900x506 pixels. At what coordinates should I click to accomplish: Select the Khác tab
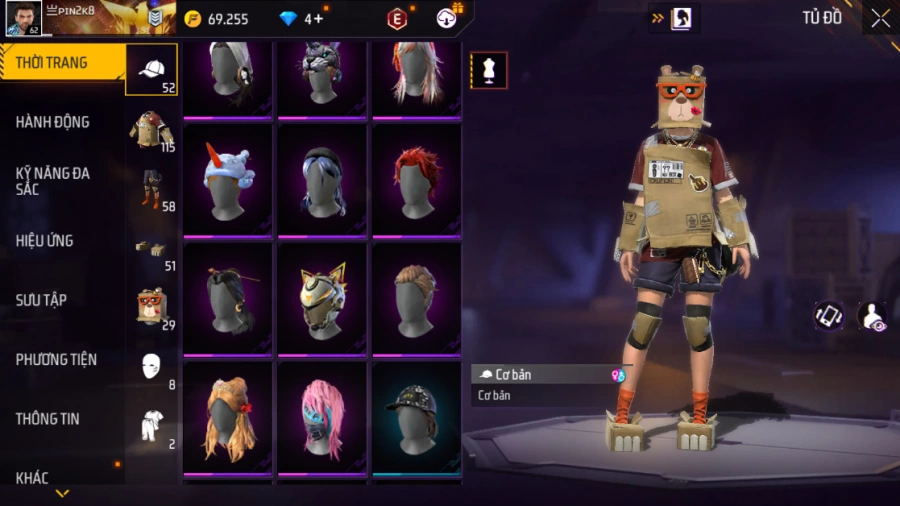[32, 477]
